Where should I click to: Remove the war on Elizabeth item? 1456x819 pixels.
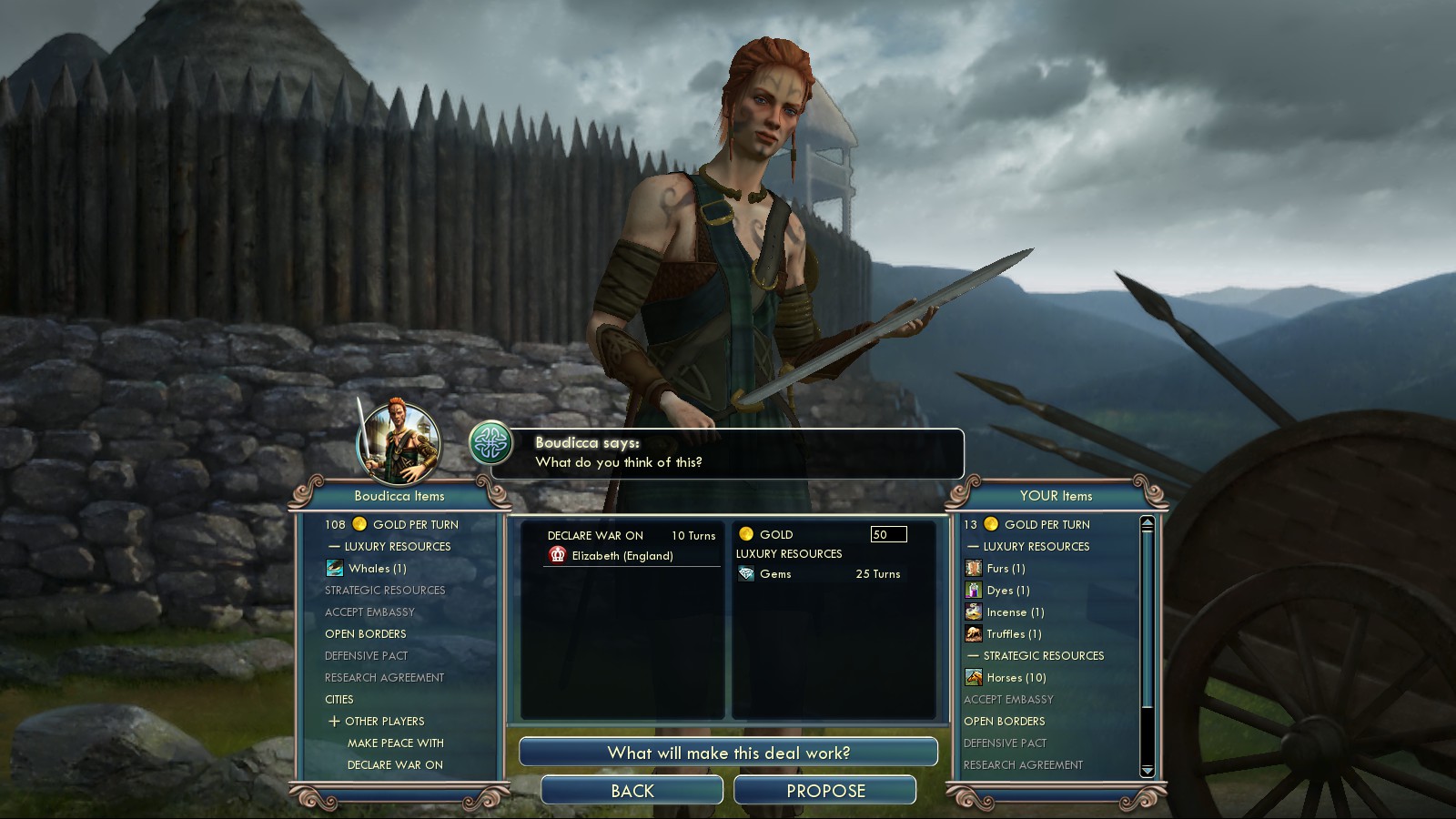pos(622,555)
